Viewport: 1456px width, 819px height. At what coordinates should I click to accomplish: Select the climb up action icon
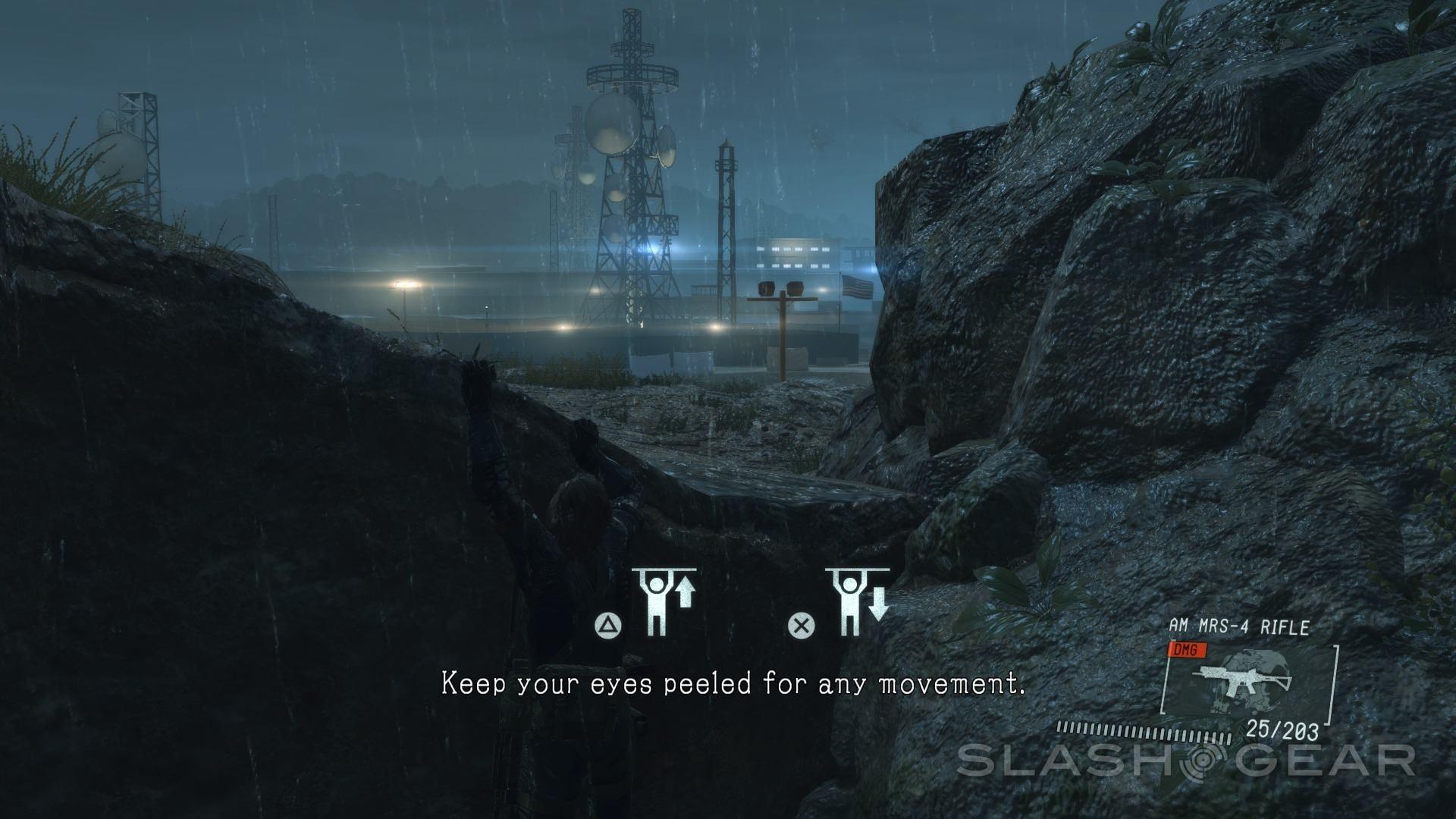(x=665, y=601)
